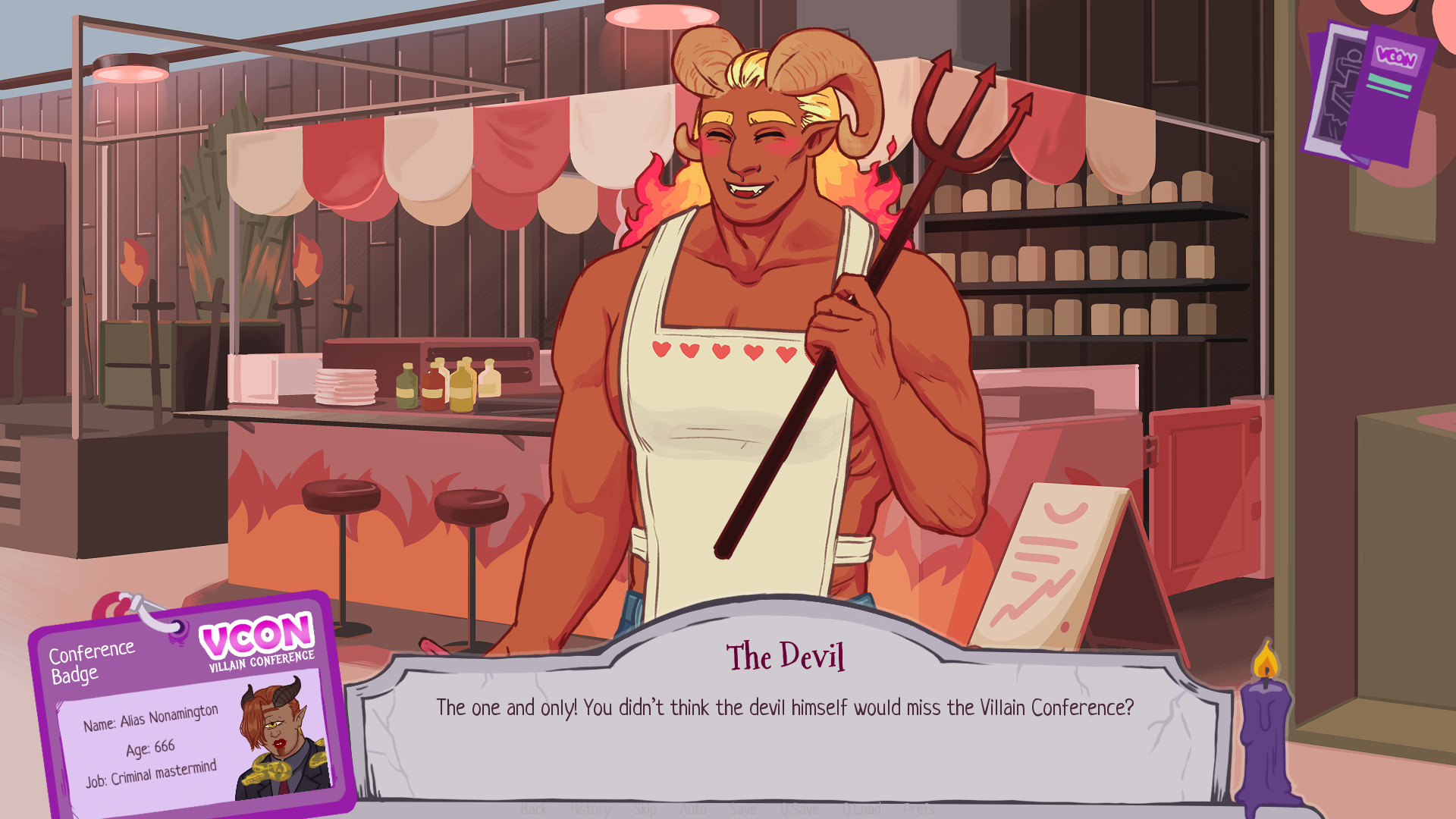Click Save to save your game
Screen dimensions: 1456x819
(742, 810)
